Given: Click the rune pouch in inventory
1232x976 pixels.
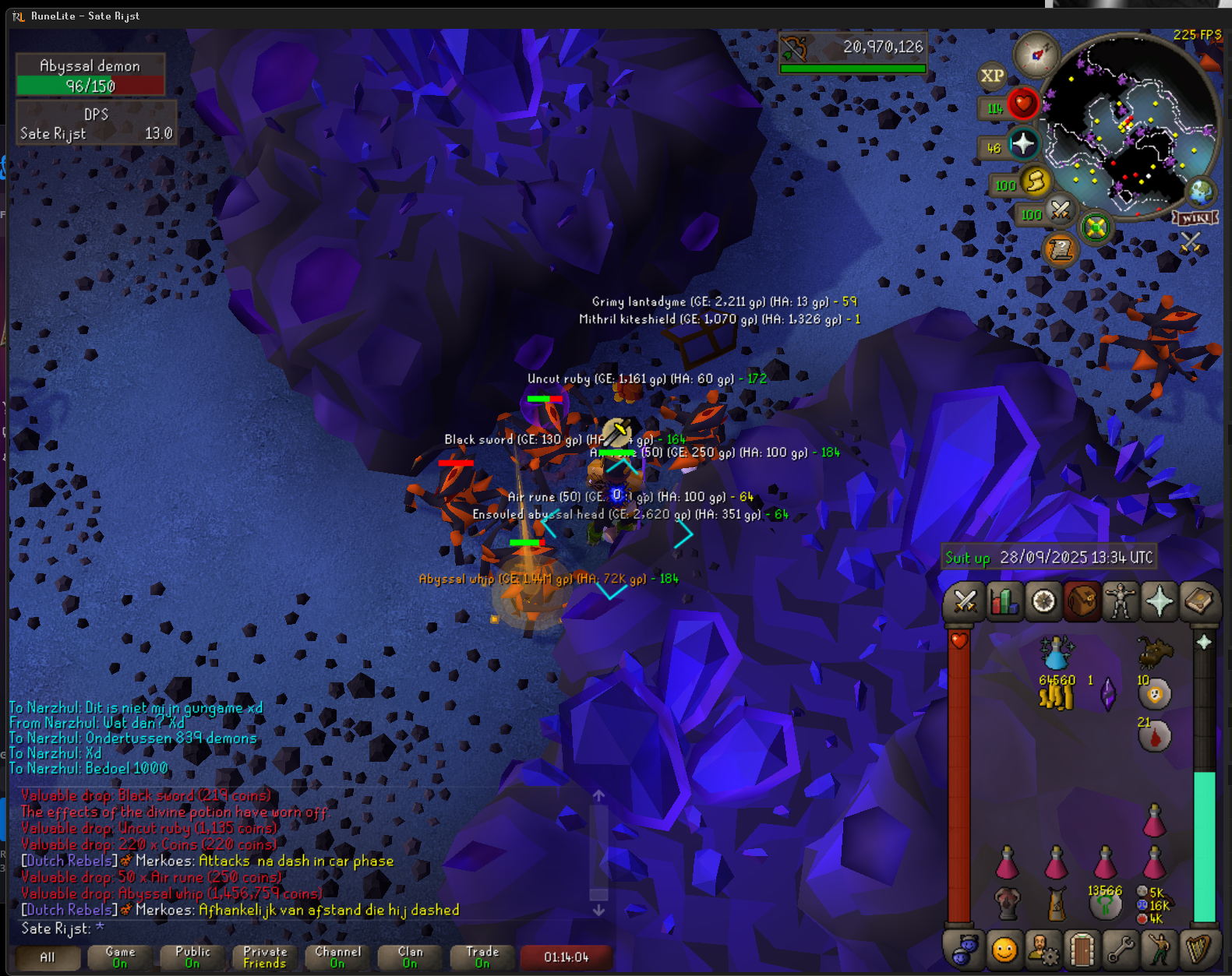Looking at the screenshot, I should pos(1153,905).
